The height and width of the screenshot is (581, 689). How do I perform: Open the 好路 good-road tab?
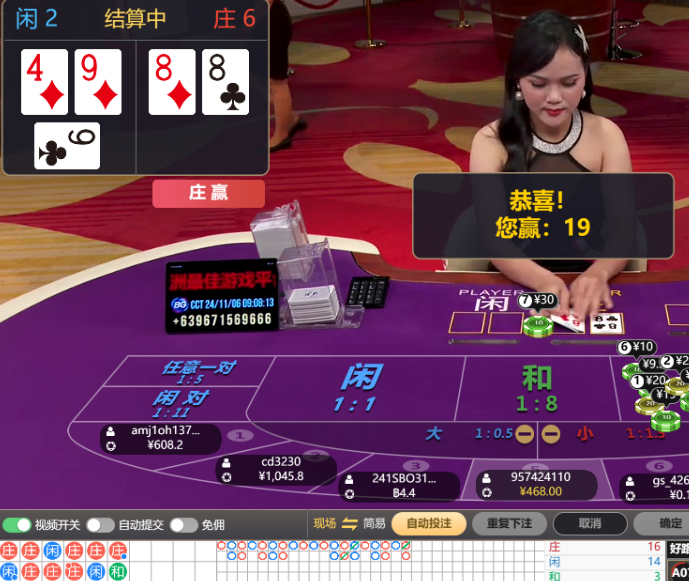(x=678, y=548)
